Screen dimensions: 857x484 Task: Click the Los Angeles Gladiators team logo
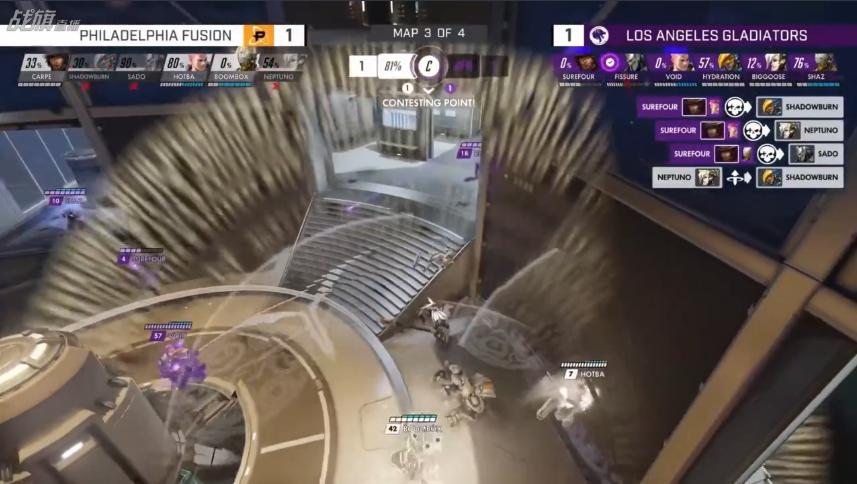tap(599, 36)
